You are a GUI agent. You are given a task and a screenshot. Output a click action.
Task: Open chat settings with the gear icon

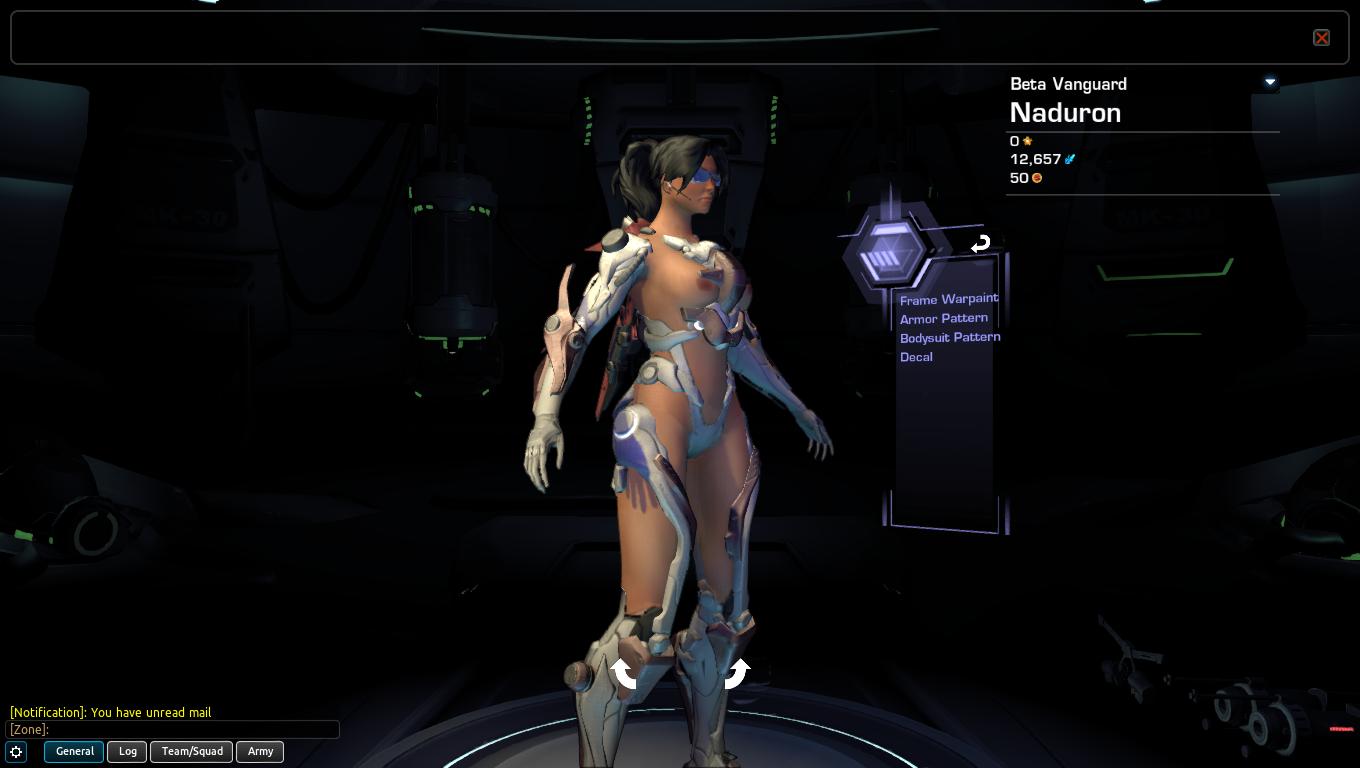tap(16, 751)
